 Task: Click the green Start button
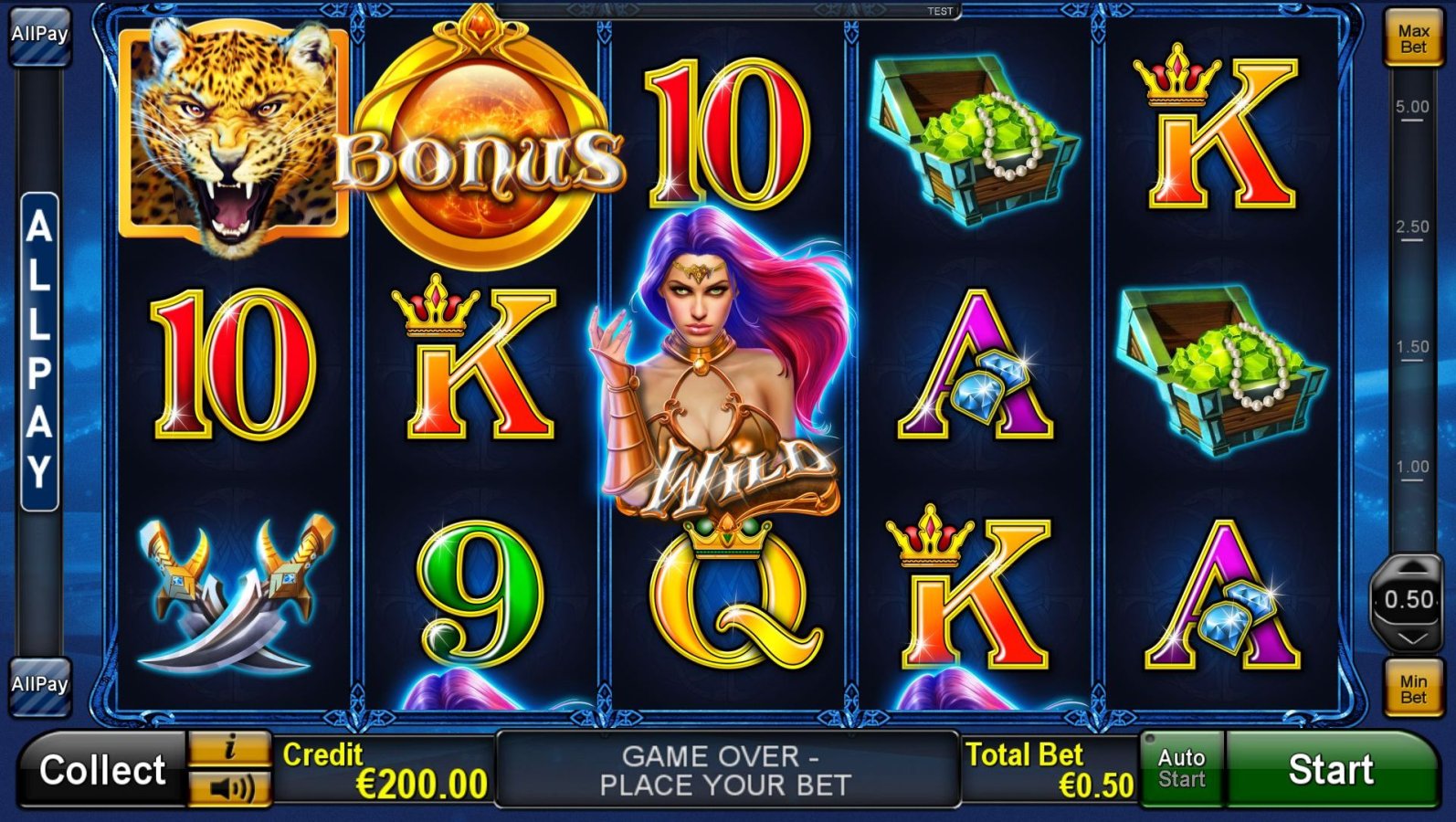pyautogui.click(x=1330, y=770)
